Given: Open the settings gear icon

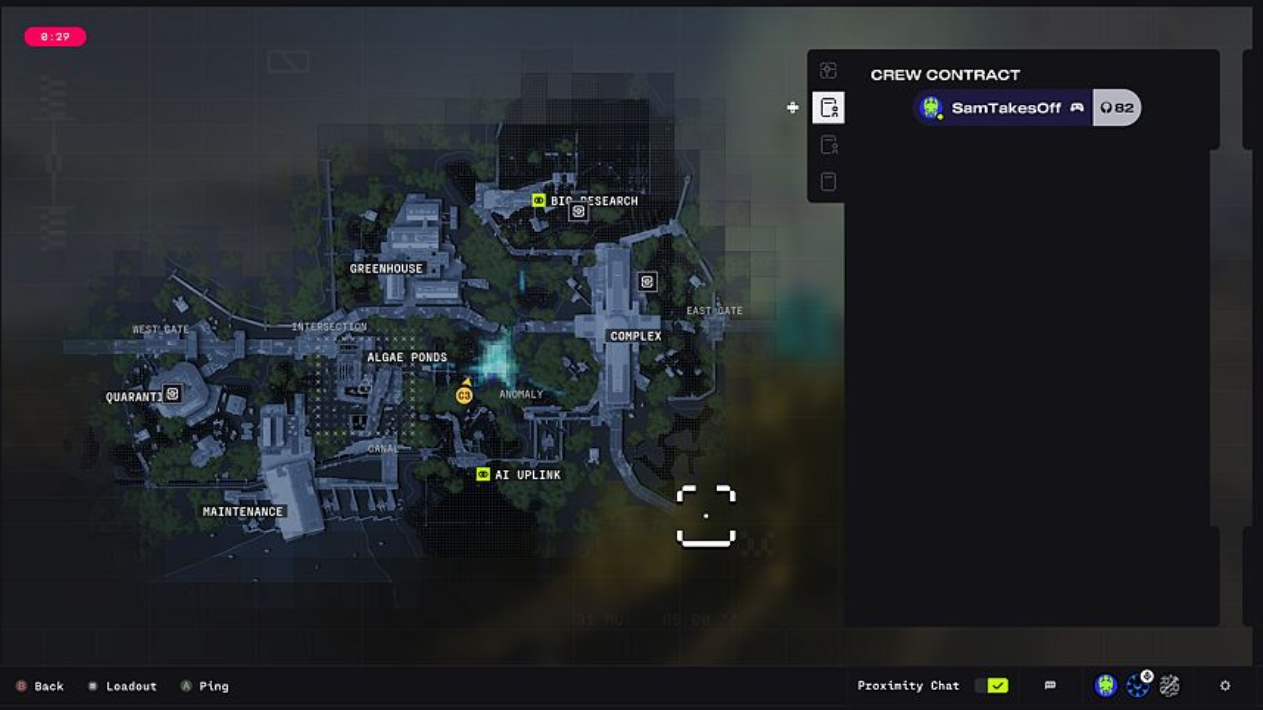Looking at the screenshot, I should 1225,686.
